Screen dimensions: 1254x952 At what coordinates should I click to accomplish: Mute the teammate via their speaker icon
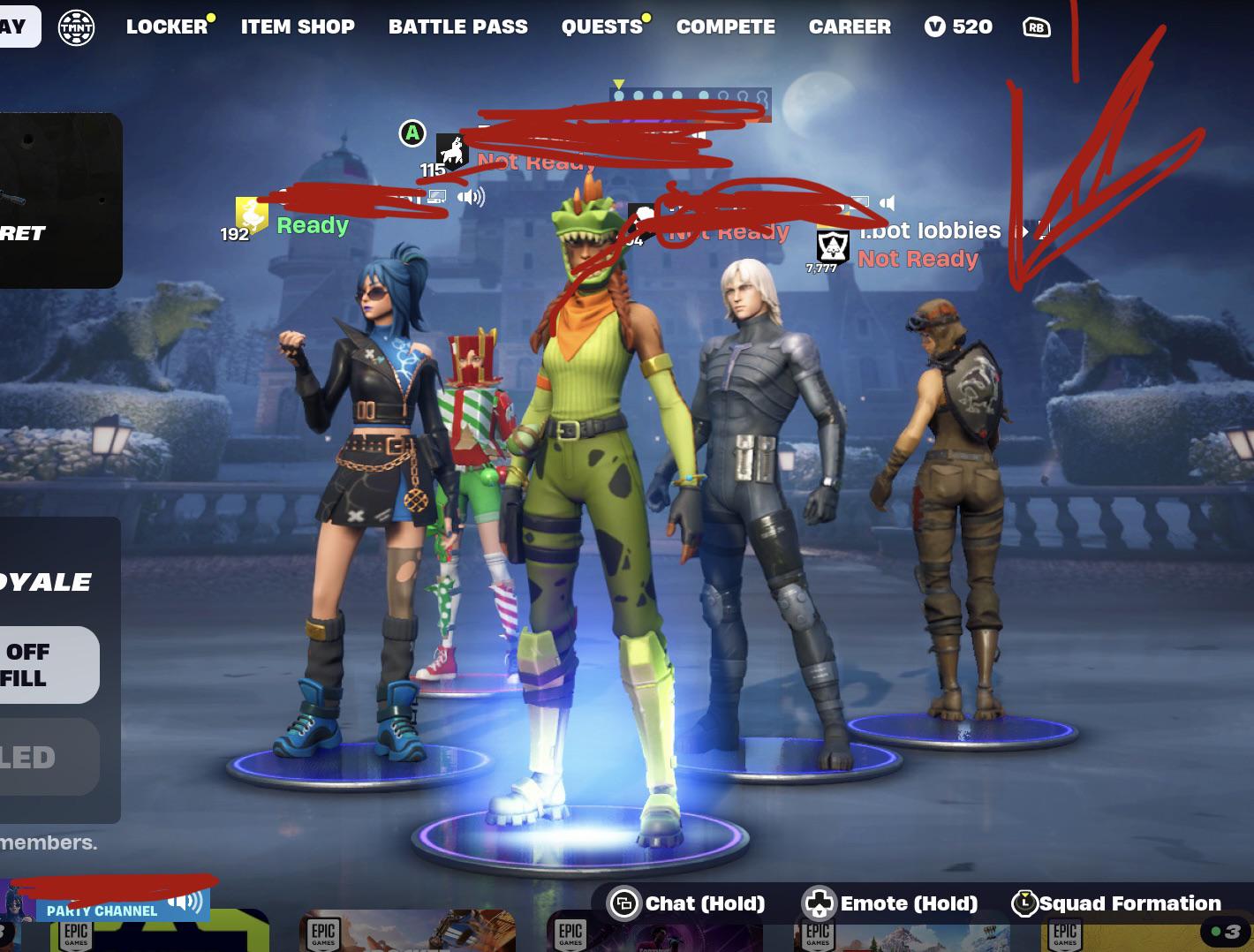[469, 199]
